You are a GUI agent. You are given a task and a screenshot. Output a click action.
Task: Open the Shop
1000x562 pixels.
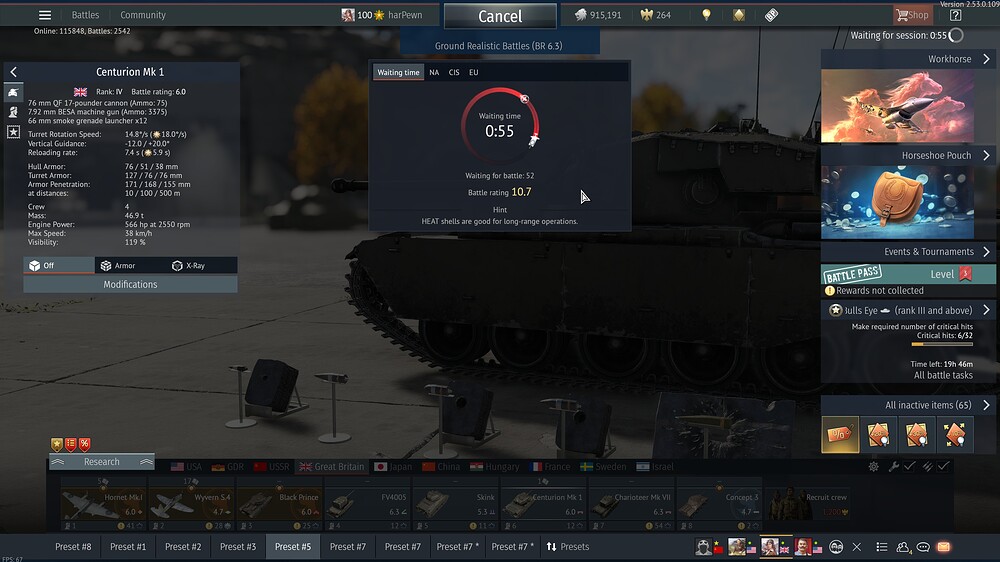[x=912, y=15]
